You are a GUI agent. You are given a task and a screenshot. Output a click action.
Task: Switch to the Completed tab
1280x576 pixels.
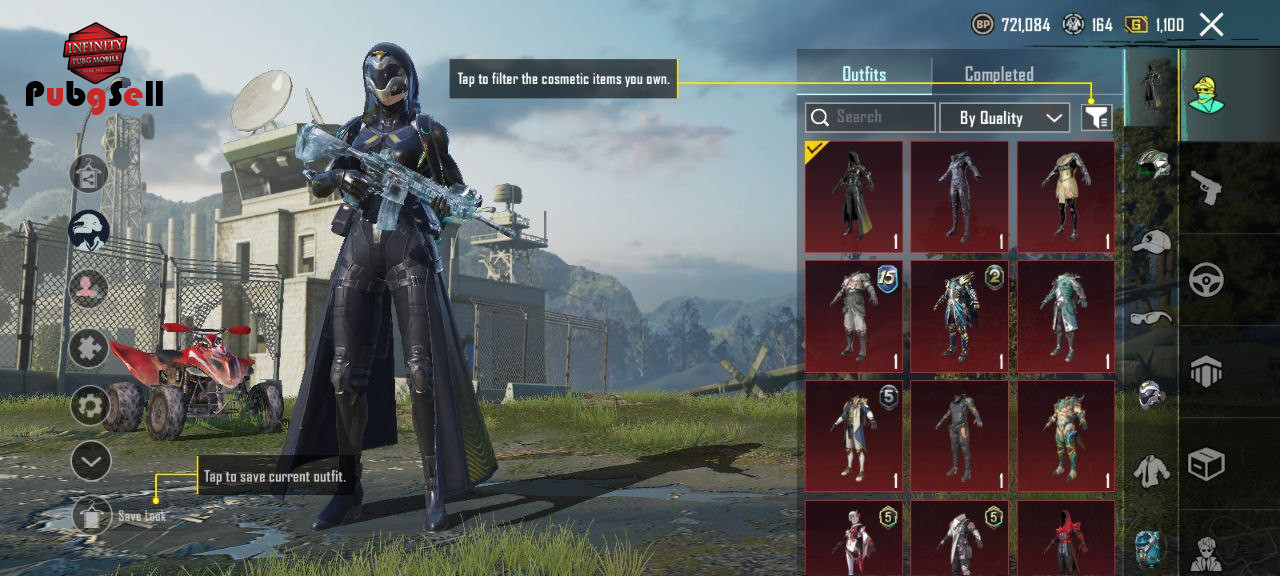point(998,74)
